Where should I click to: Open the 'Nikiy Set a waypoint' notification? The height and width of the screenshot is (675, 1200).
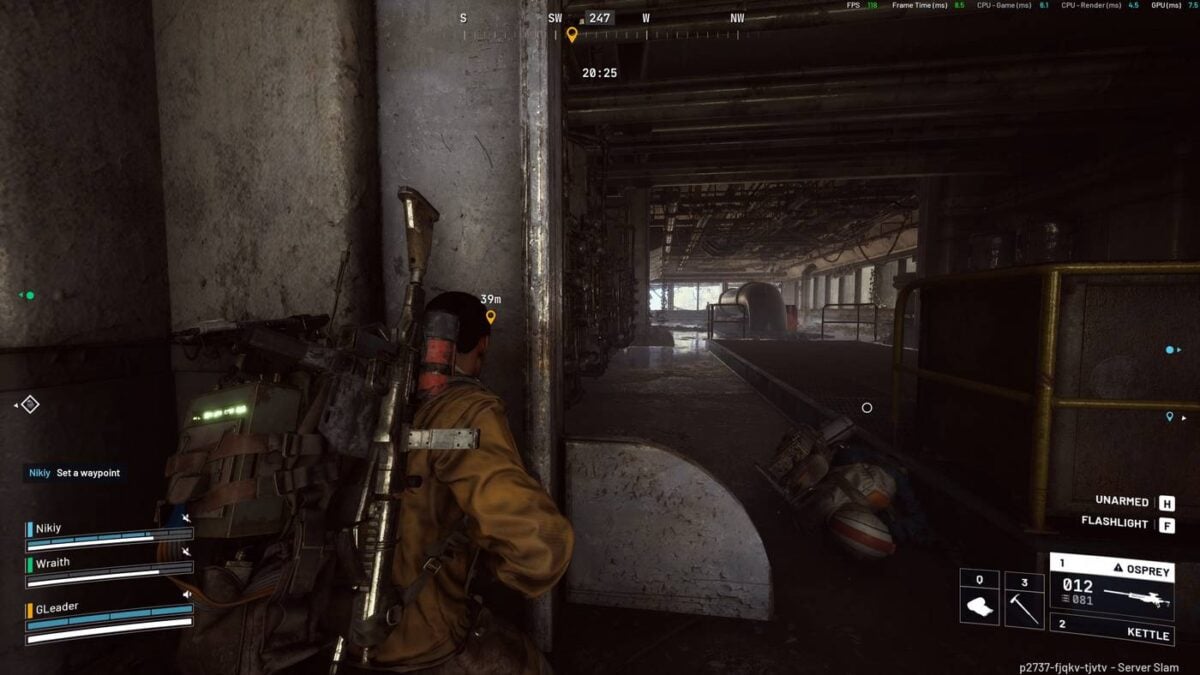click(x=75, y=473)
